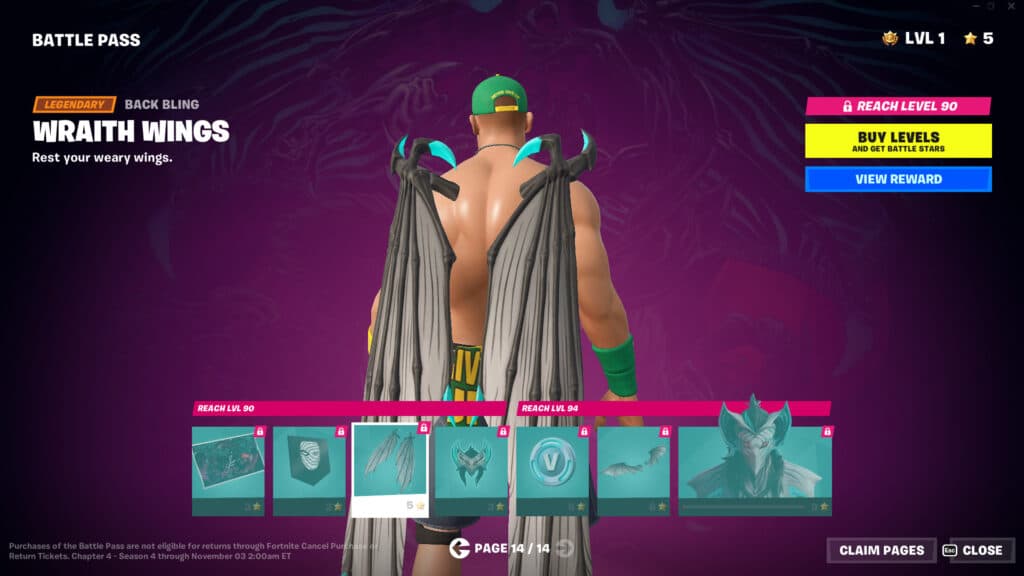Viewport: 1024px width, 576px height.
Task: Choose the Wraith Wings back bling tile
Action: pos(390,468)
